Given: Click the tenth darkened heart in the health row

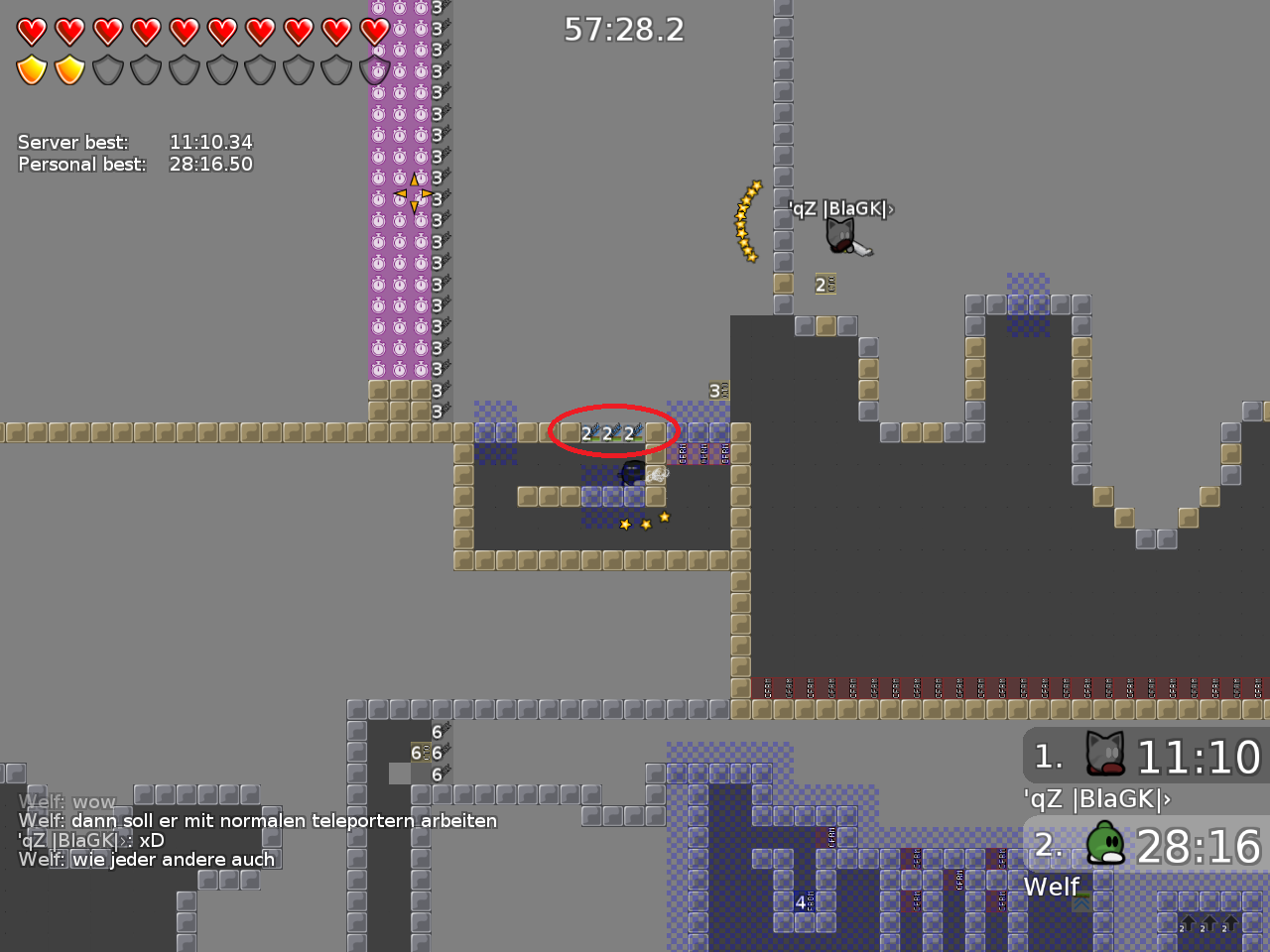Looking at the screenshot, I should coord(377,30).
